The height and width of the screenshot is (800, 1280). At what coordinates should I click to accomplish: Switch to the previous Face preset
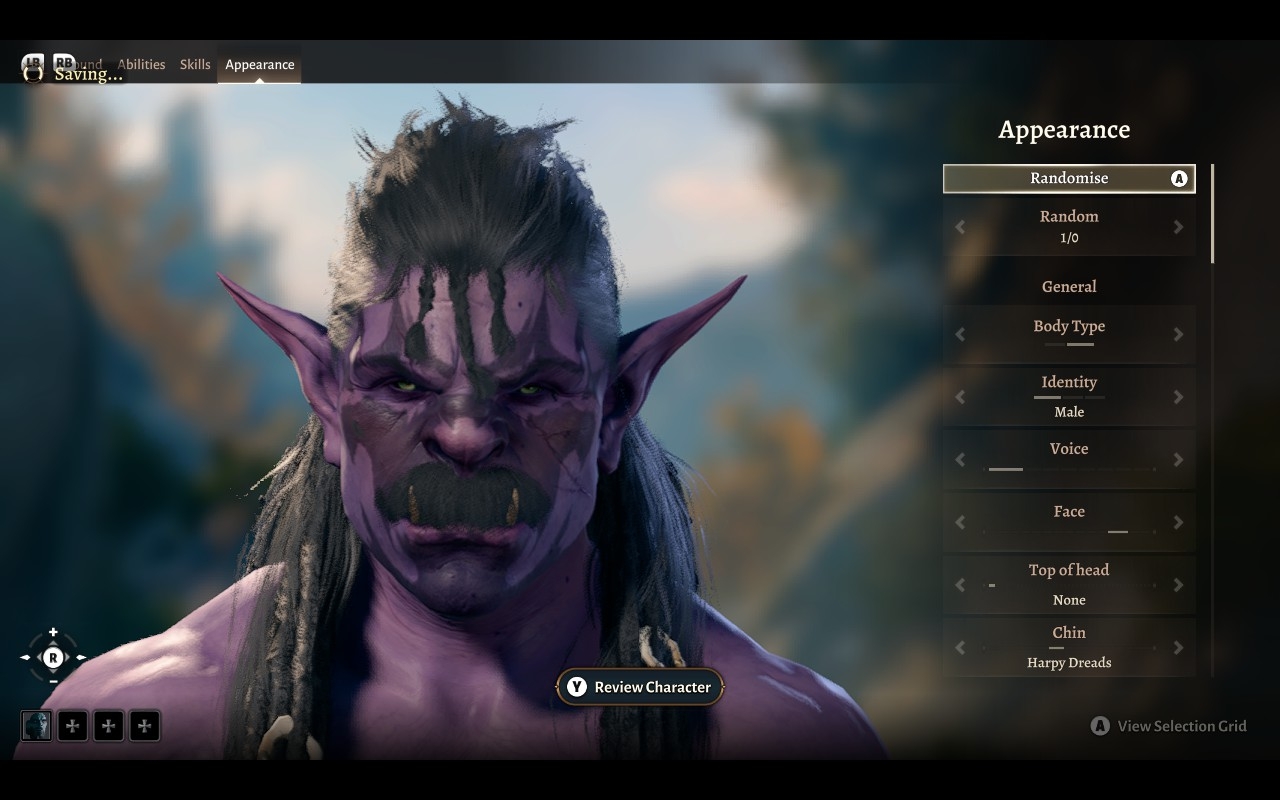click(960, 522)
